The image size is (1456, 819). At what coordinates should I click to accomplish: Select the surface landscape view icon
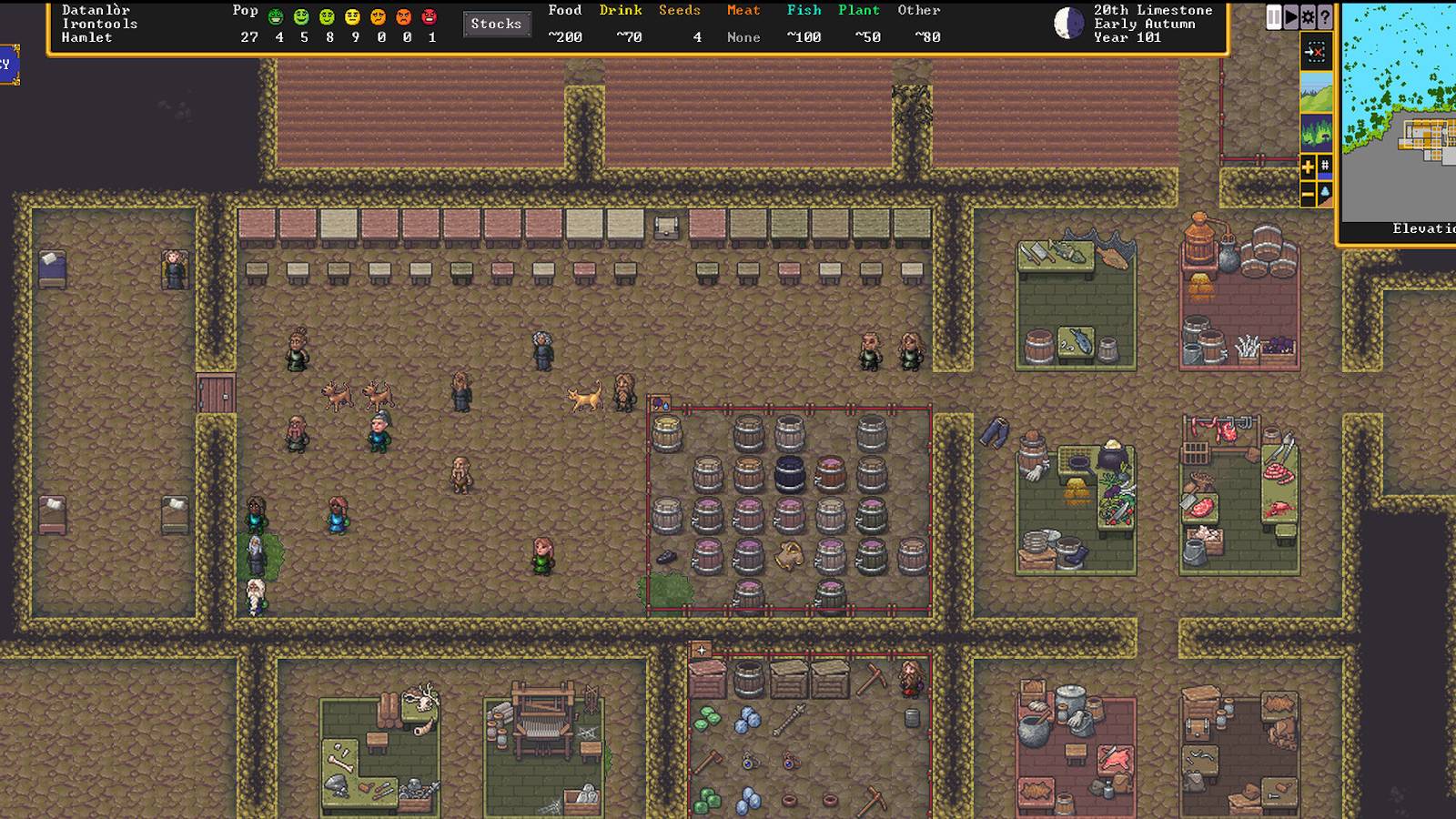coord(1317,94)
